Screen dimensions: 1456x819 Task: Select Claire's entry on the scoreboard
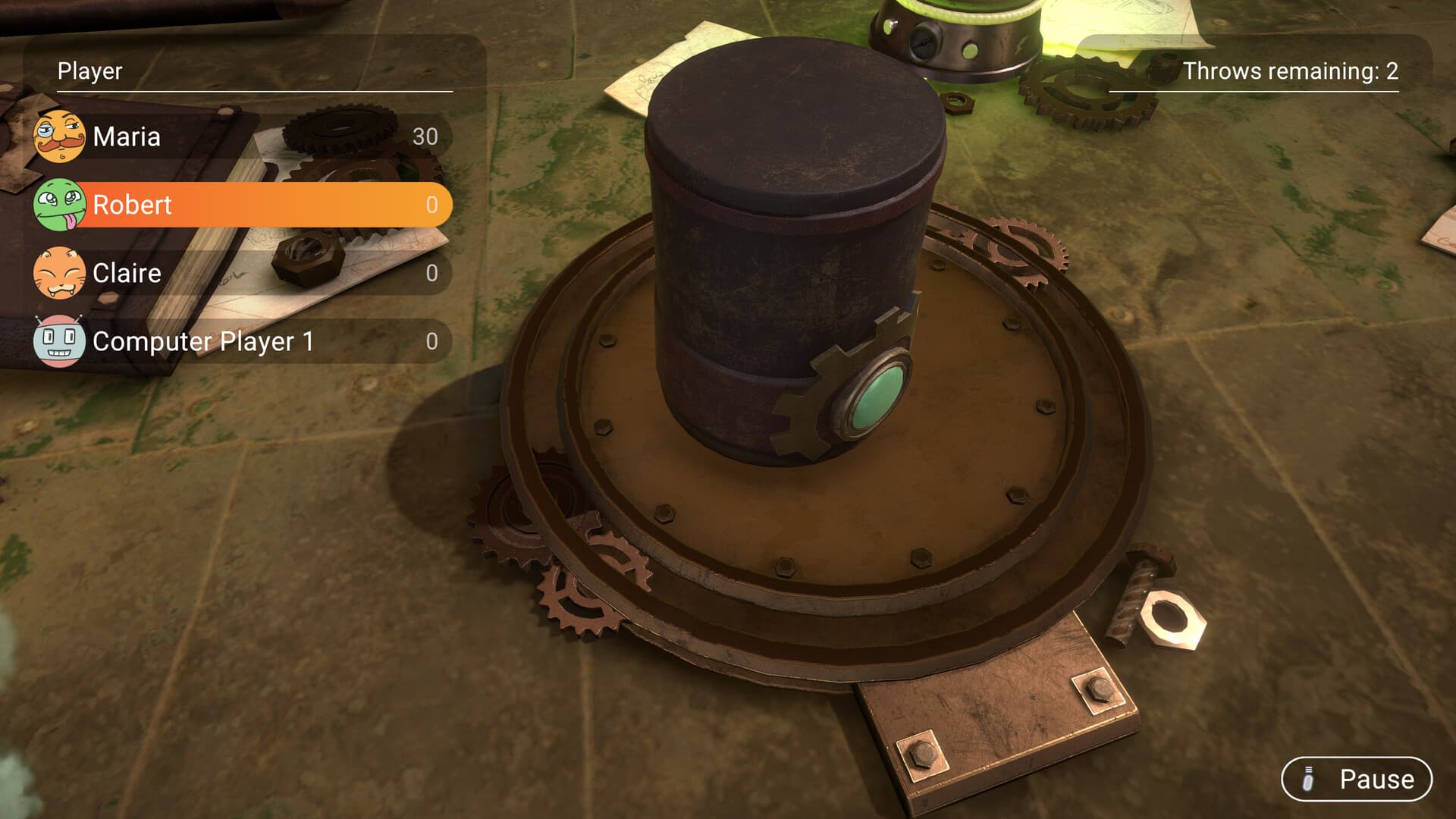[x=227, y=273]
